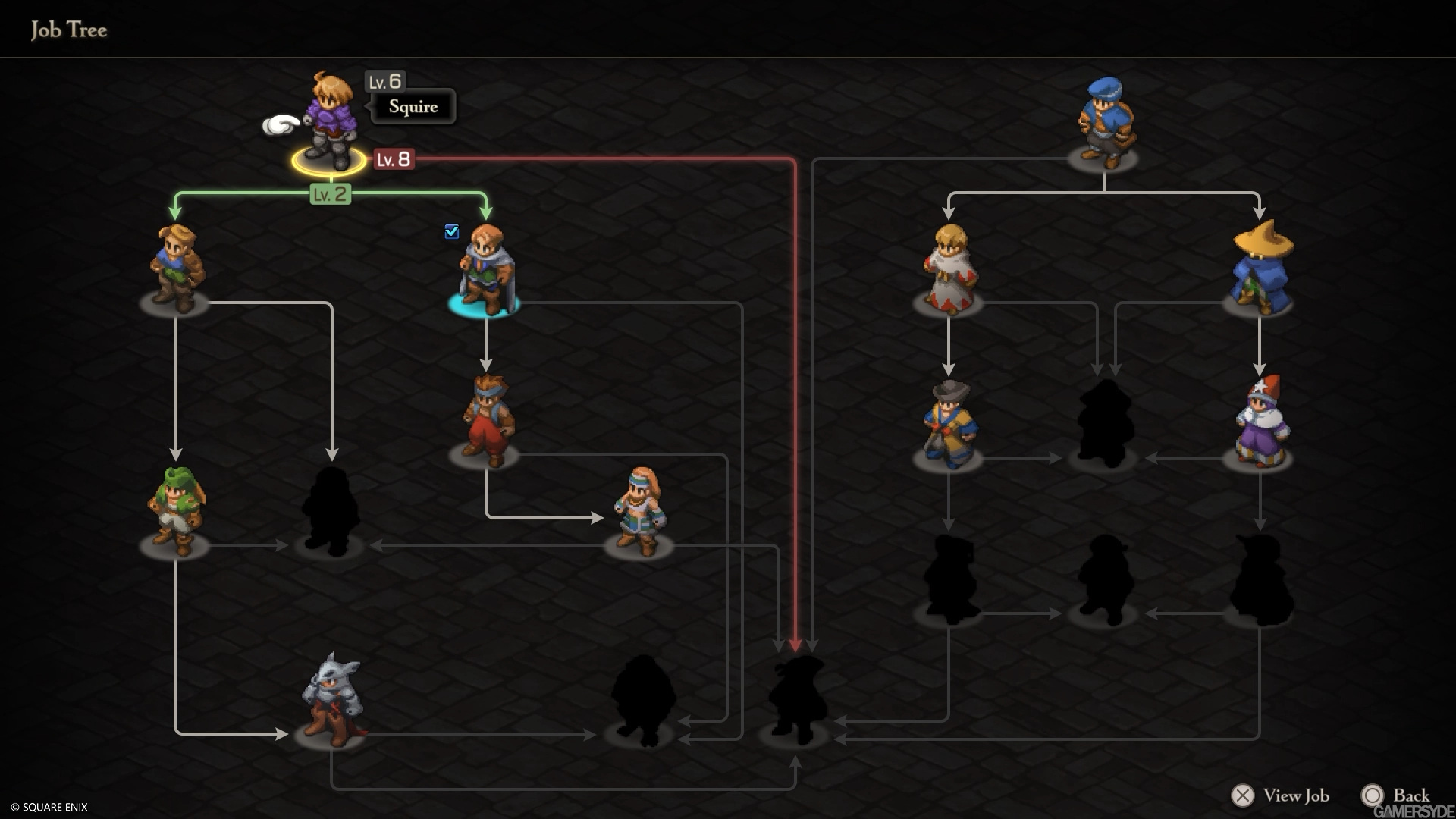The height and width of the screenshot is (819, 1456).
Task: Choose the blond Archer in brown gloves
Action: pos(175,268)
